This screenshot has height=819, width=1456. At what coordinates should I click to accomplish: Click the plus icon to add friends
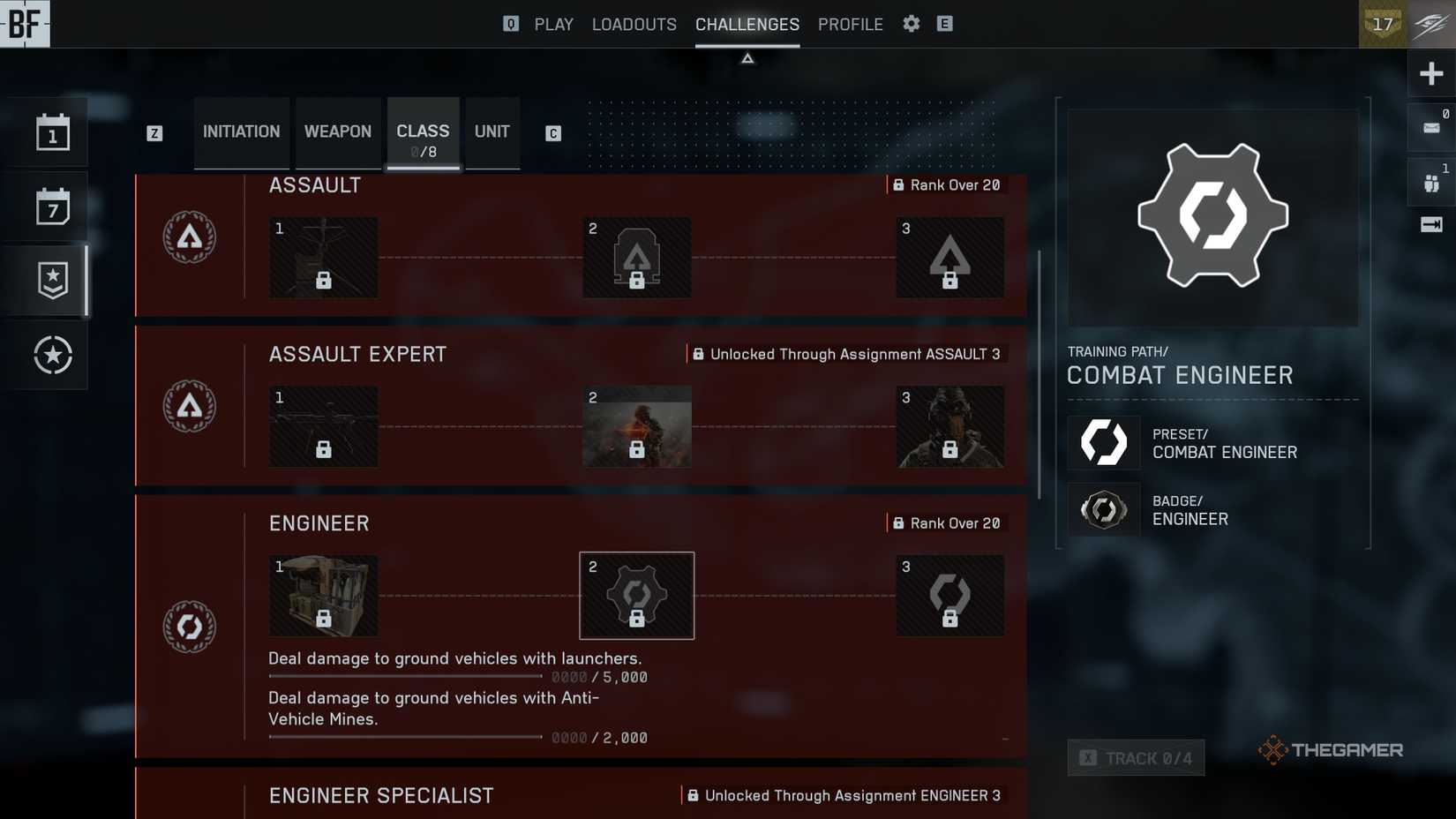pos(1431,72)
